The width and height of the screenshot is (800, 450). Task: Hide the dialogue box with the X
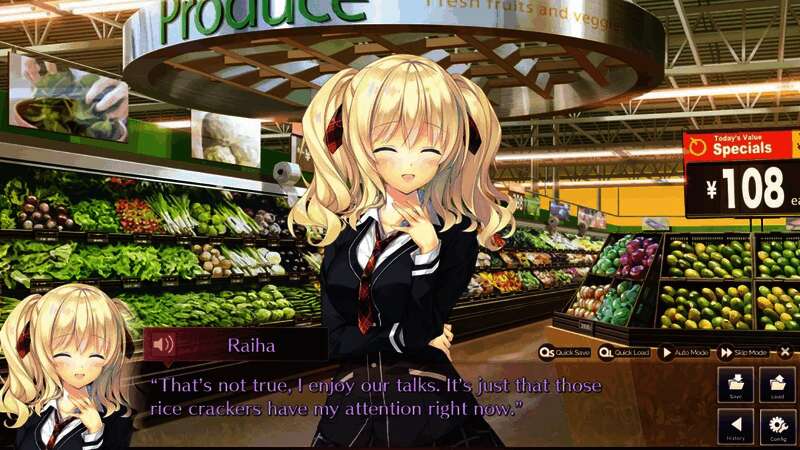(x=785, y=352)
